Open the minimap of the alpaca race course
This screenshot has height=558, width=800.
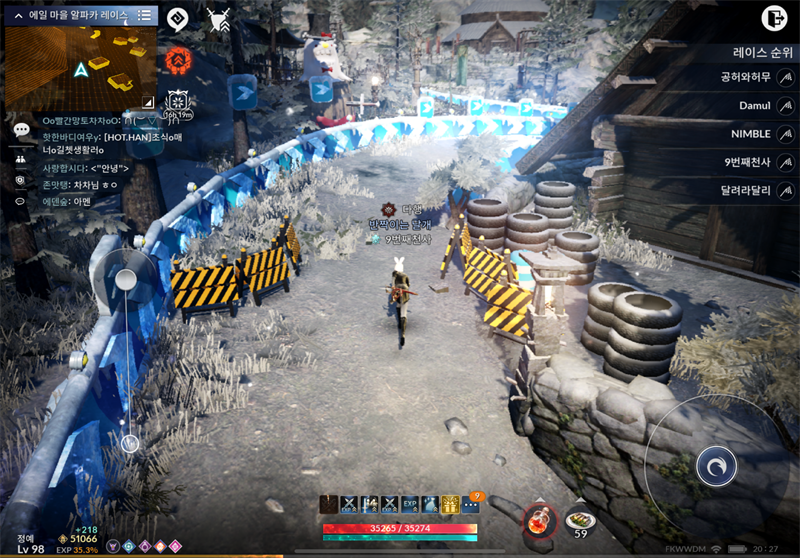point(80,67)
